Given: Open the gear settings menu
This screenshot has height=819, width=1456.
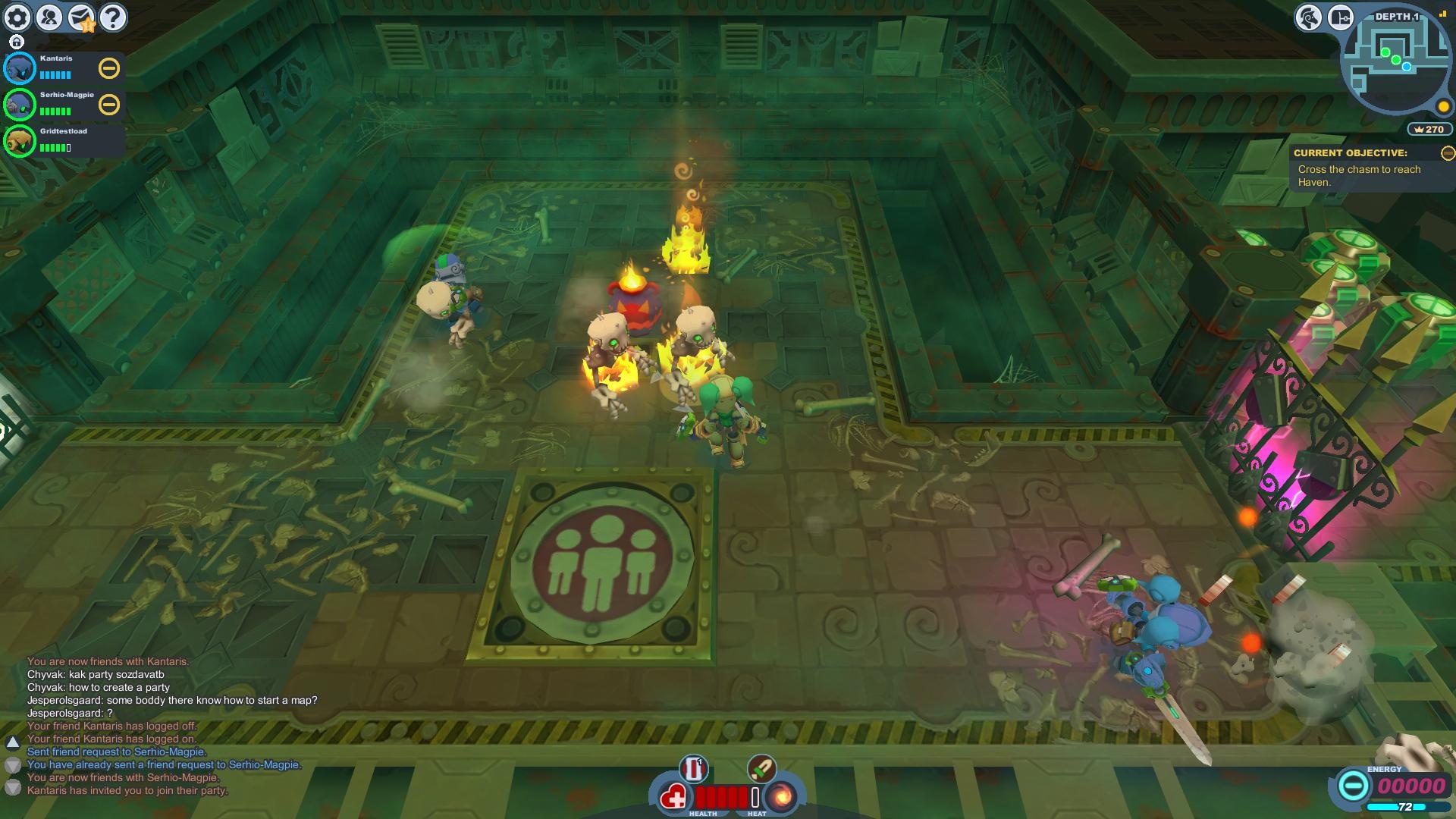Looking at the screenshot, I should coord(17,17).
